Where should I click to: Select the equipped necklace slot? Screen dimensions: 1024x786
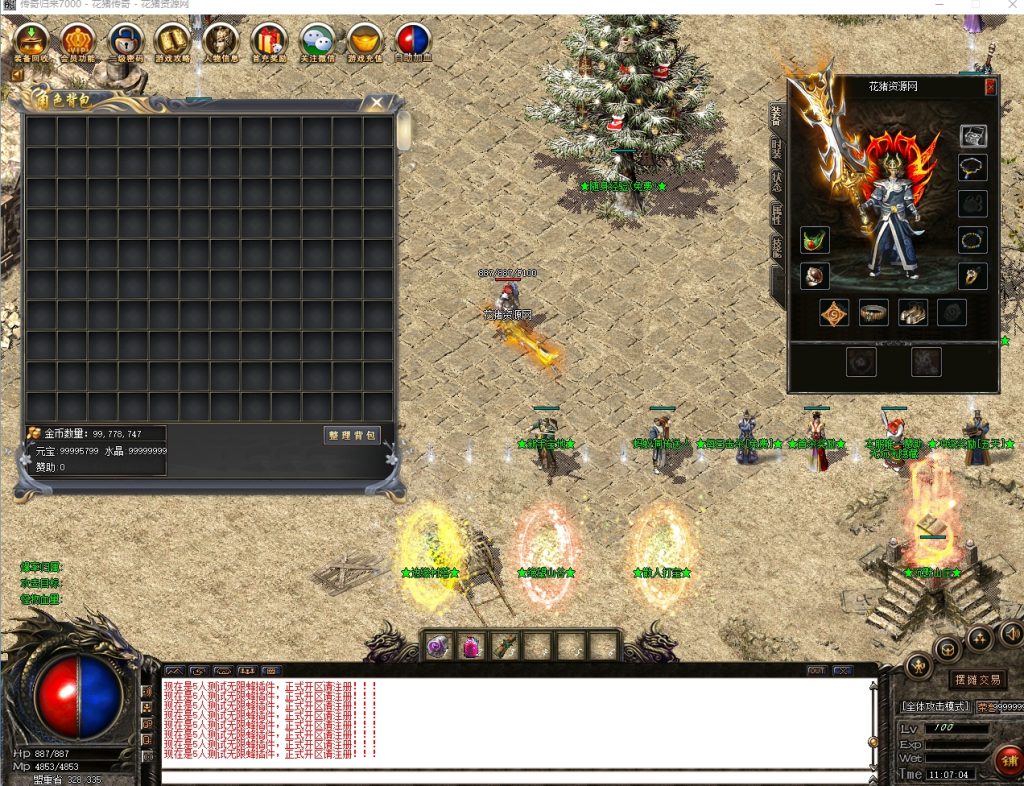point(972,167)
